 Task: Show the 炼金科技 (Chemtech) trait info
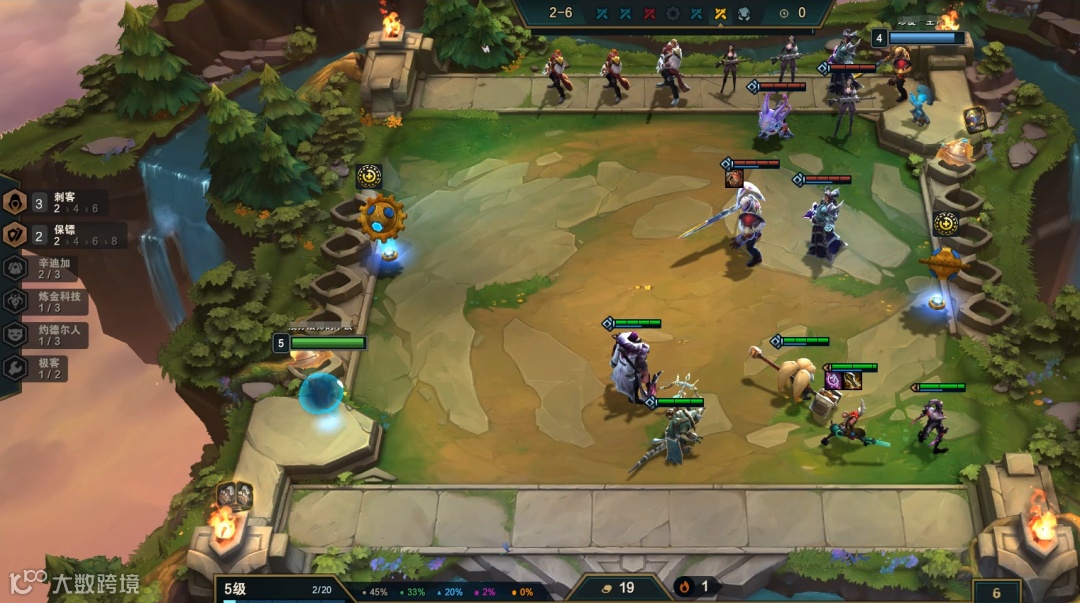point(55,301)
